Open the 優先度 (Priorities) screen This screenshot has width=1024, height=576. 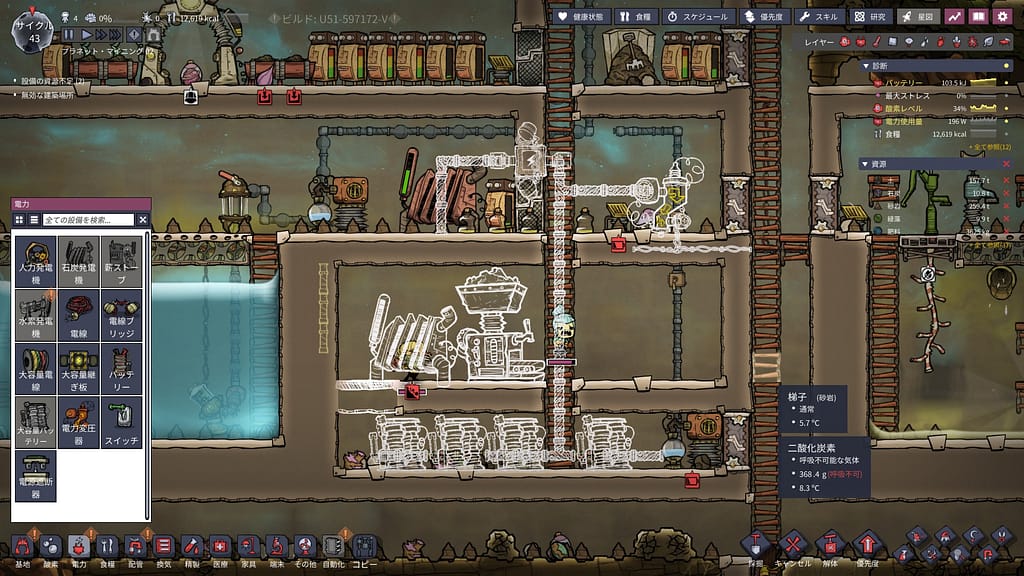[x=765, y=17]
